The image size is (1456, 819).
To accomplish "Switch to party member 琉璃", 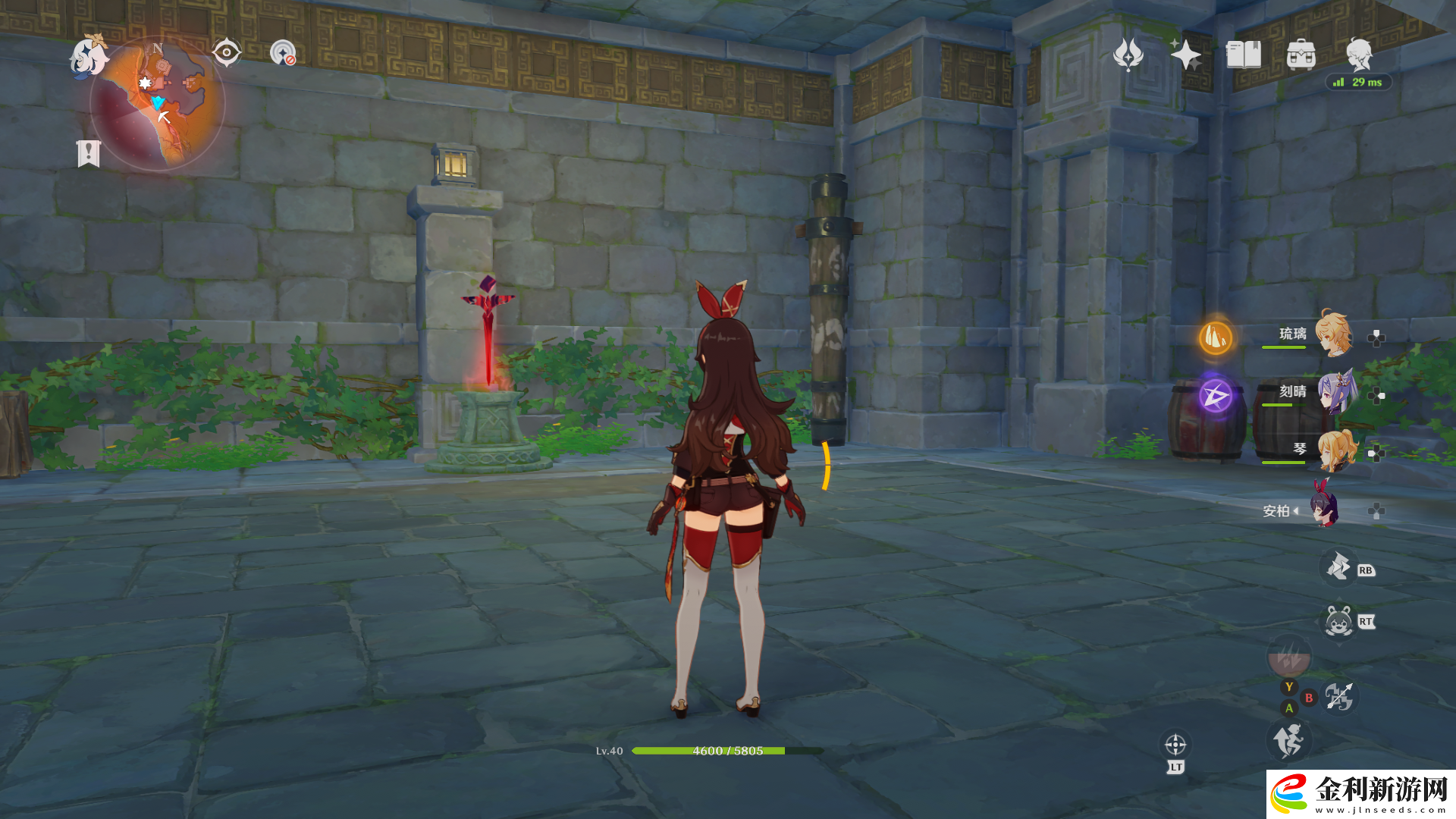I will click(x=1332, y=334).
